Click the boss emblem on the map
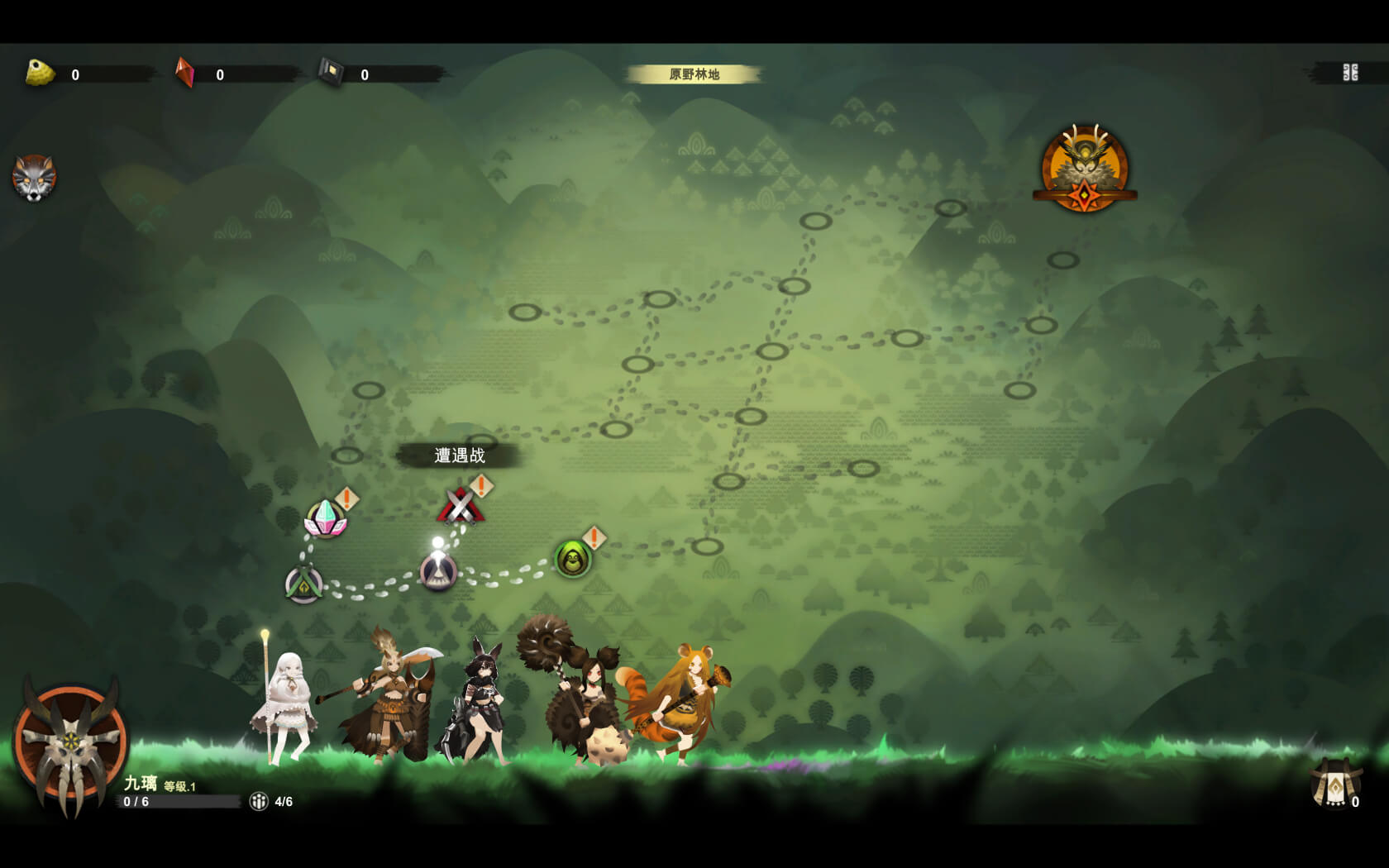Viewport: 1389px width, 868px height. 1084,169
